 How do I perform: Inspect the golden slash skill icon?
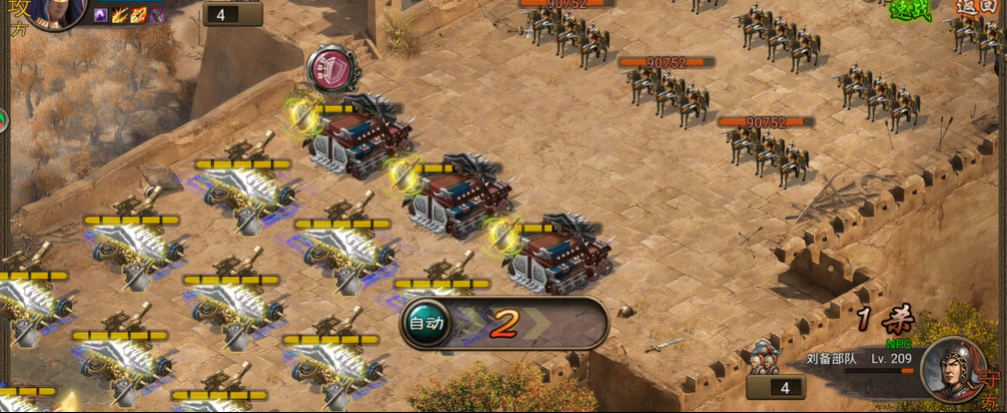point(120,15)
